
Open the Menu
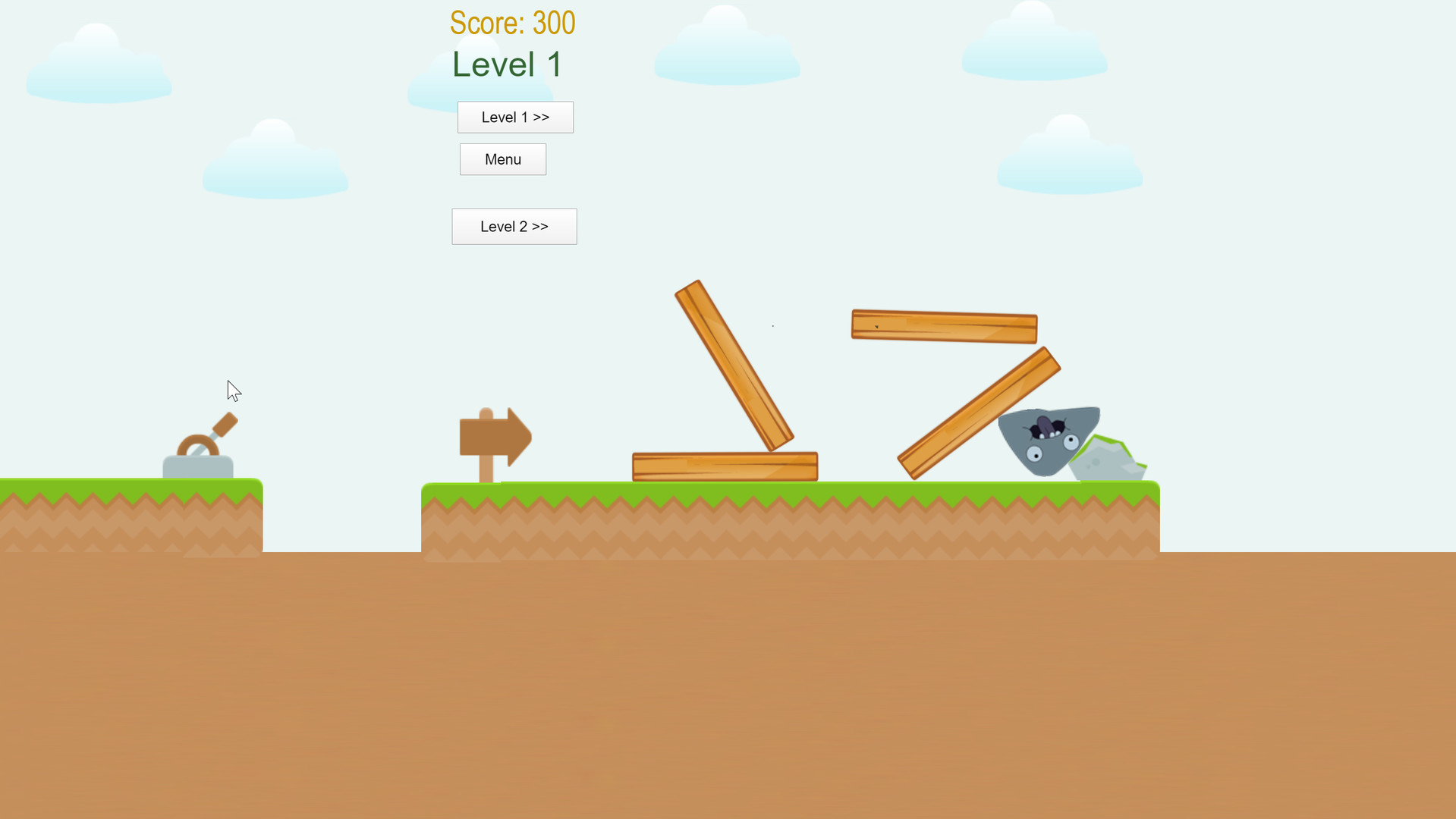coord(502,159)
